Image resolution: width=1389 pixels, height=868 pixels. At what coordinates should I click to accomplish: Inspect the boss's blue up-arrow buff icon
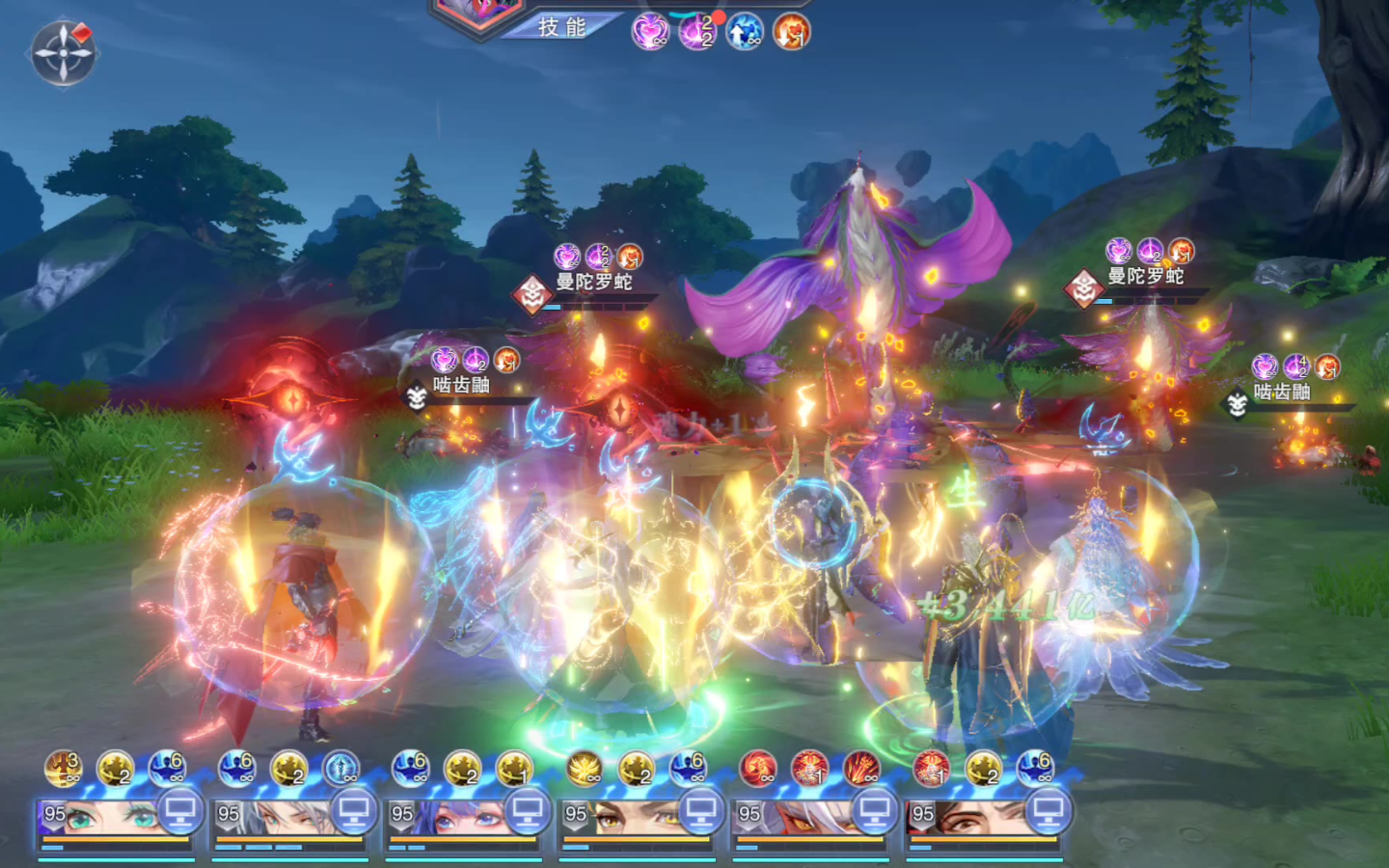[x=744, y=32]
